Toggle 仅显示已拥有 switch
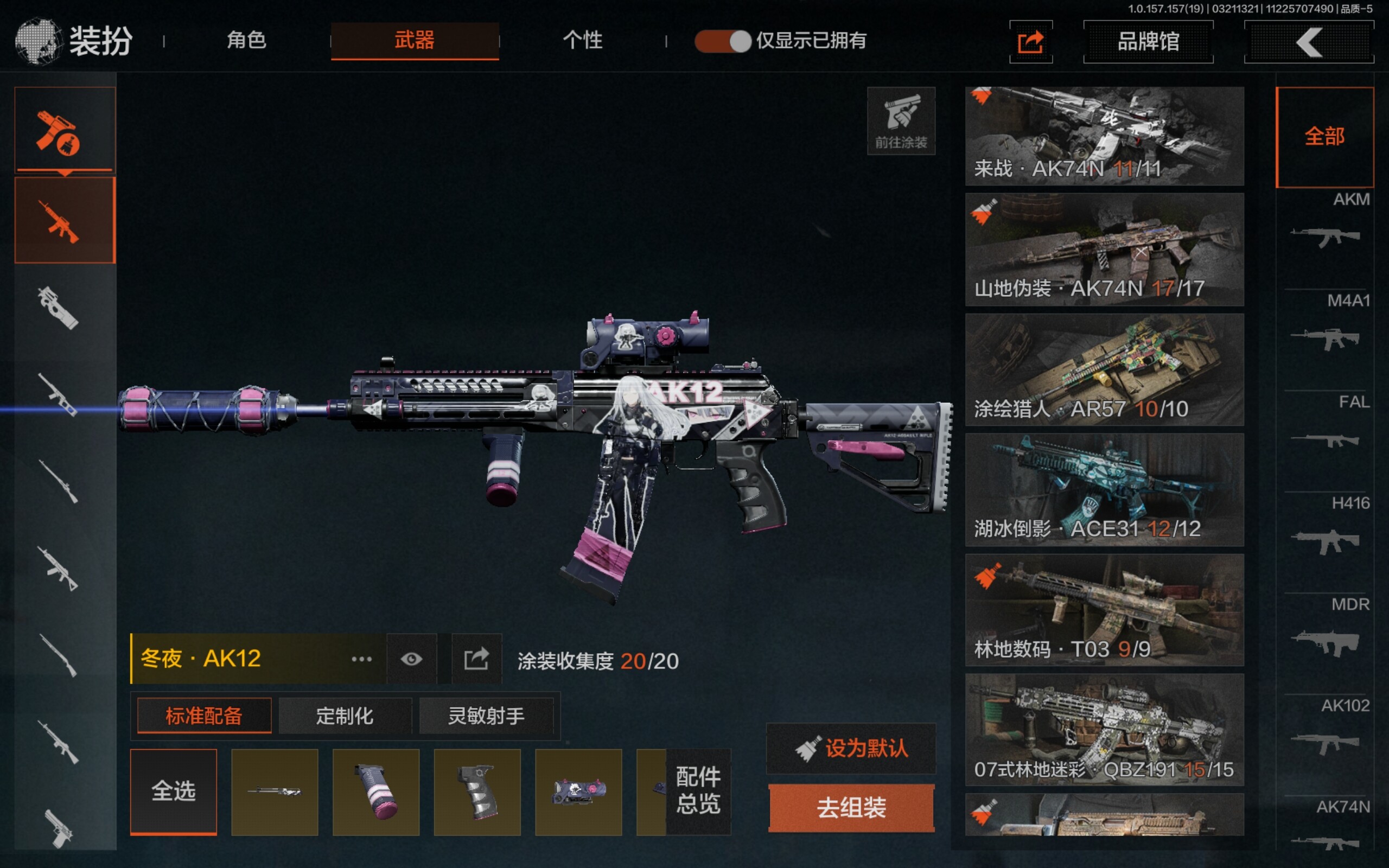Viewport: 1389px width, 868px height. click(723, 41)
